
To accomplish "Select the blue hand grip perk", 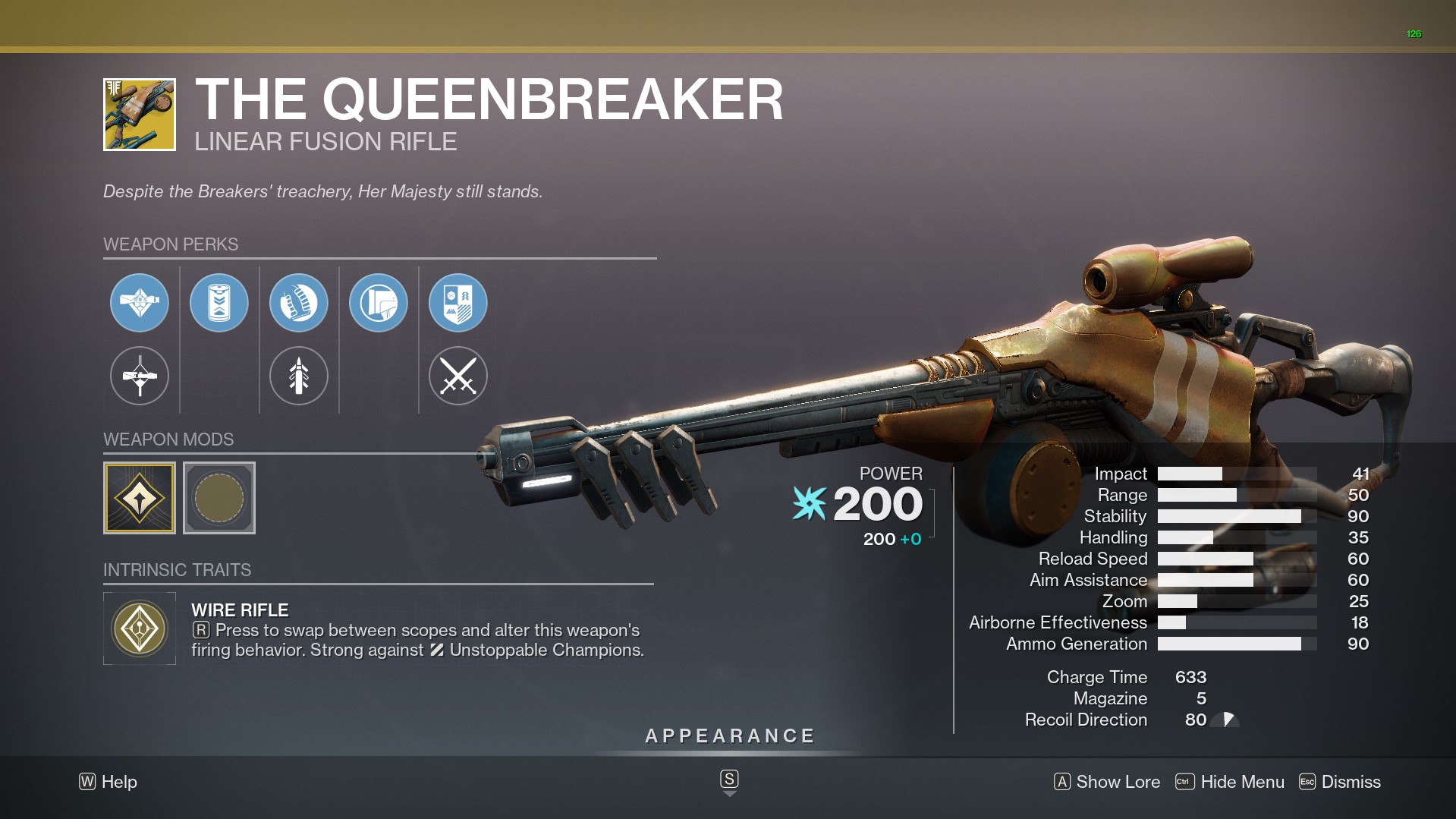I will 299,303.
